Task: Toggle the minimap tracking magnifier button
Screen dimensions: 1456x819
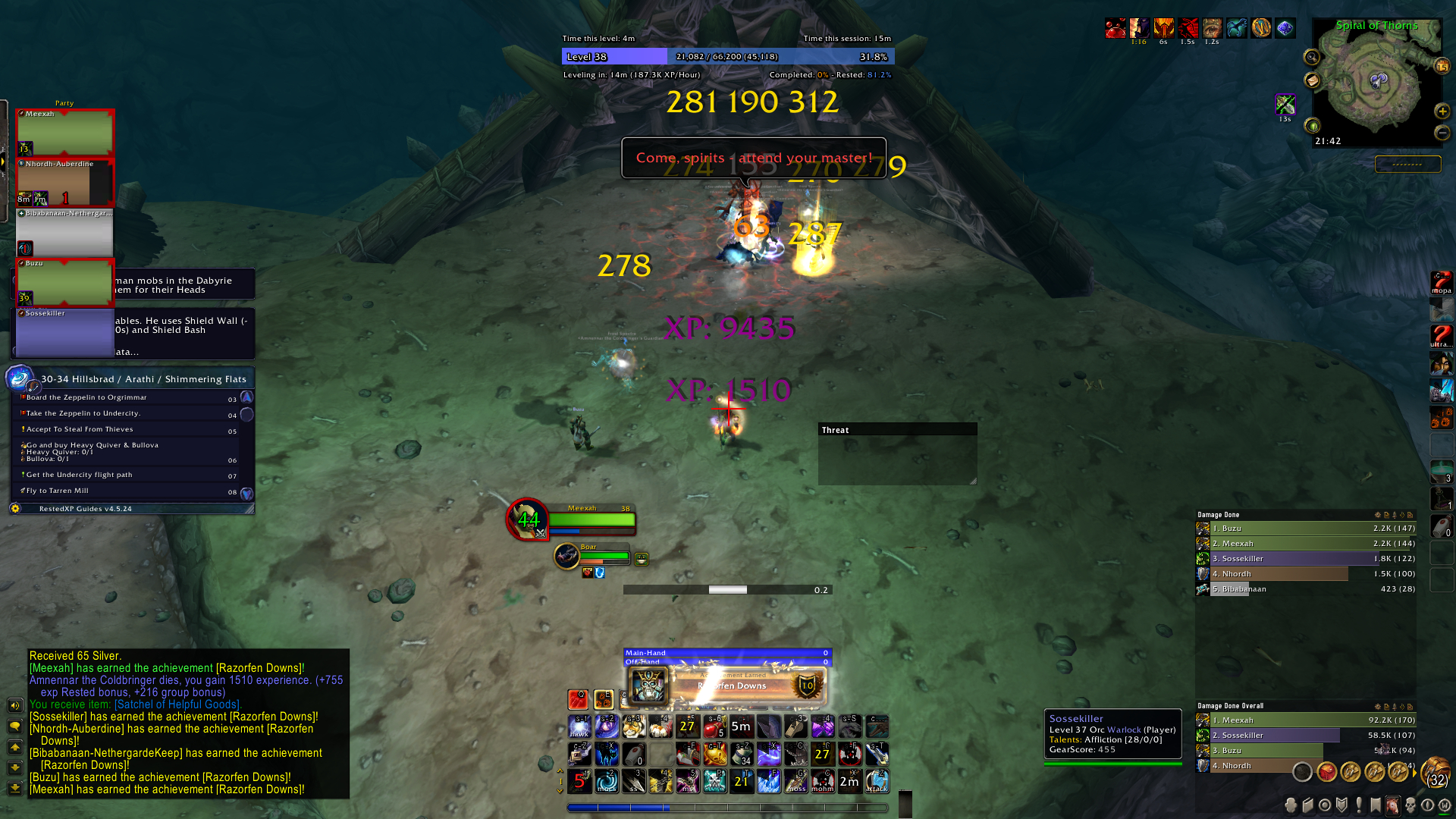Action: (x=1311, y=57)
